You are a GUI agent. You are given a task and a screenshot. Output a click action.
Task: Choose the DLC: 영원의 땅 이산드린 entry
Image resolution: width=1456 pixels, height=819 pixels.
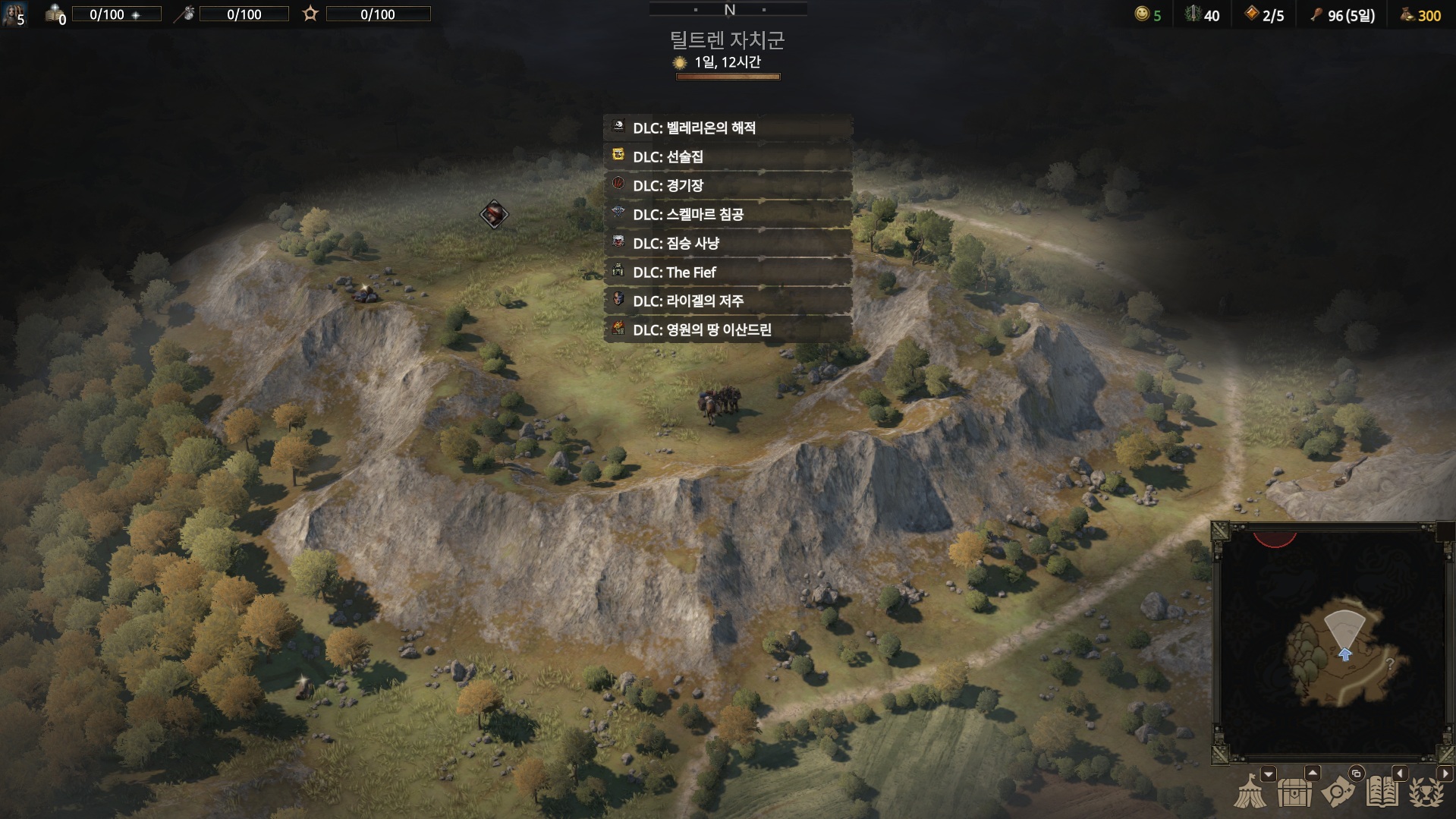coord(727,330)
